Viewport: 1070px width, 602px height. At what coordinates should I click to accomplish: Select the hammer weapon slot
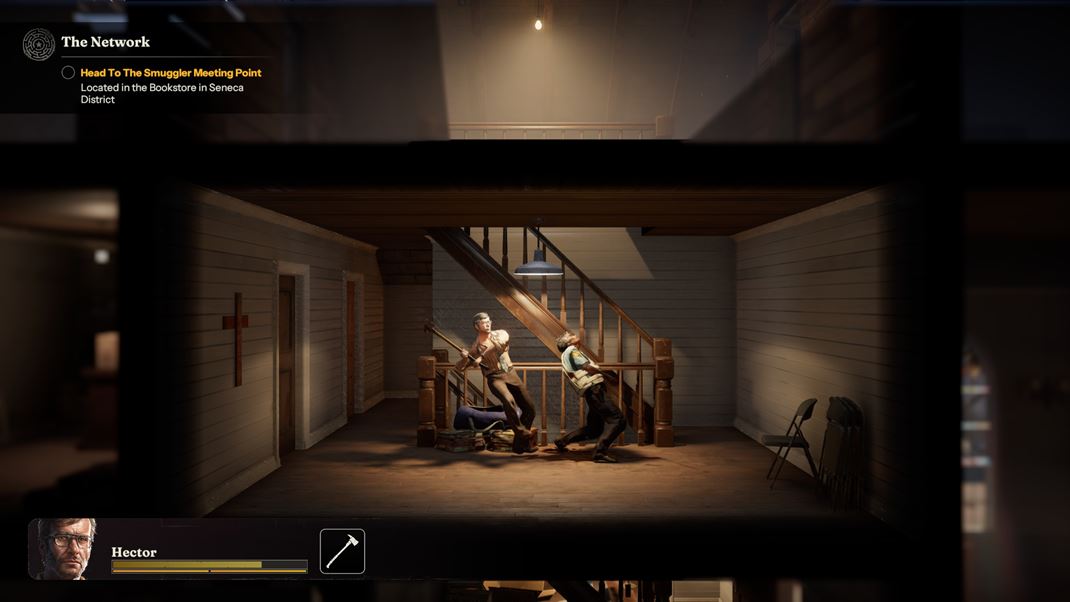tap(342, 551)
